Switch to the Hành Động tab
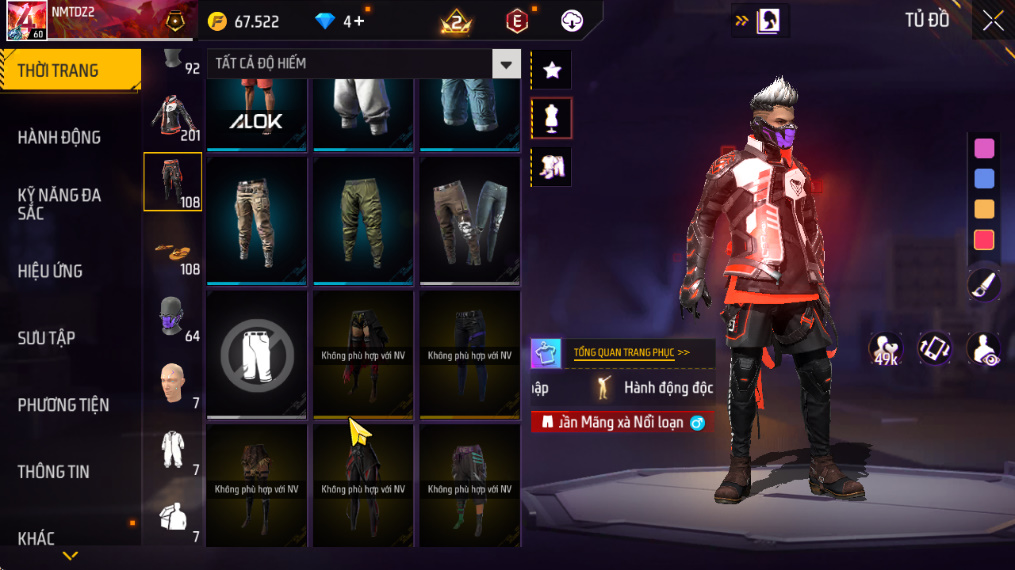 pyautogui.click(x=60, y=137)
